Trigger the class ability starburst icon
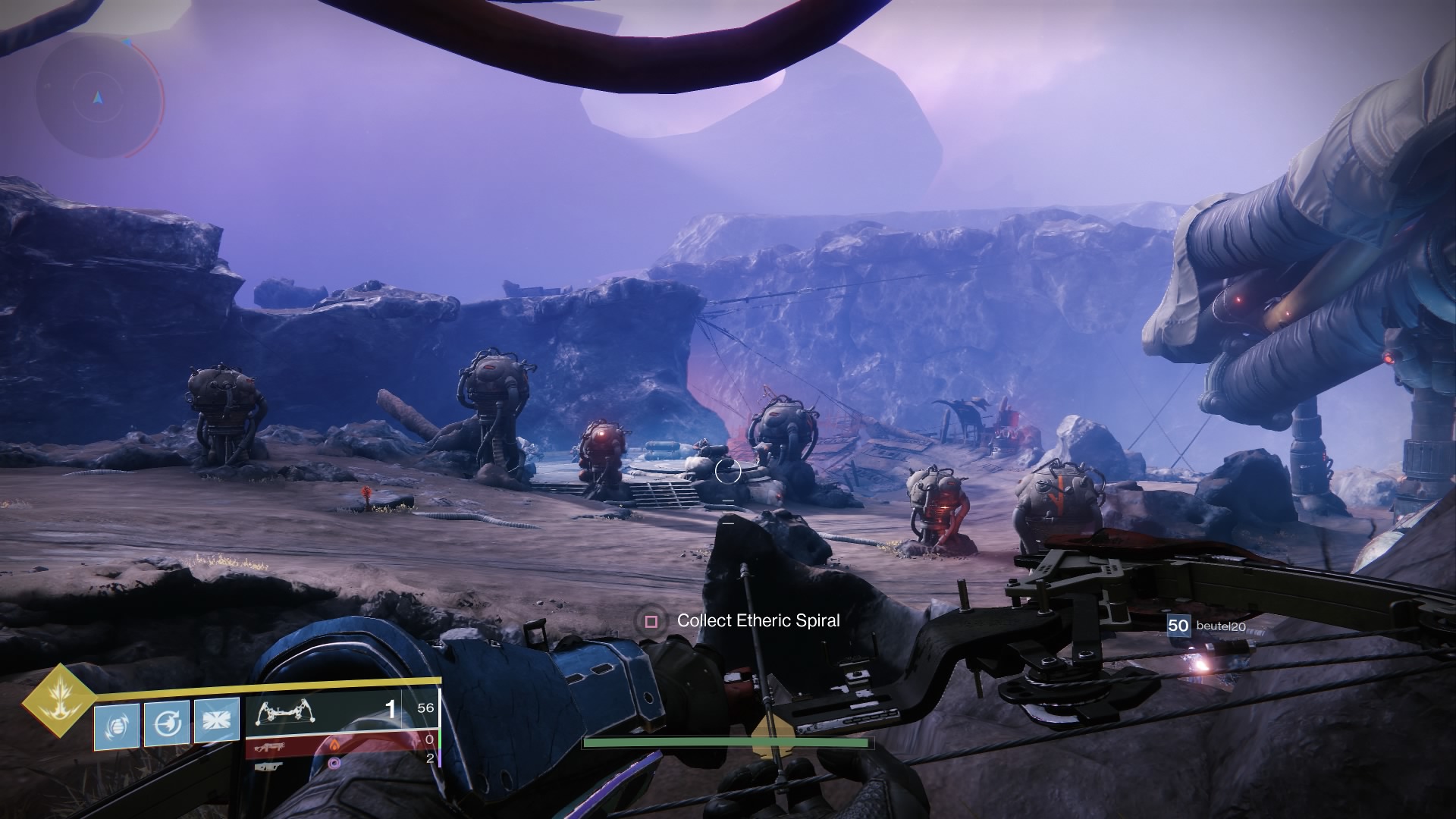The height and width of the screenshot is (819, 1456). 216,721
